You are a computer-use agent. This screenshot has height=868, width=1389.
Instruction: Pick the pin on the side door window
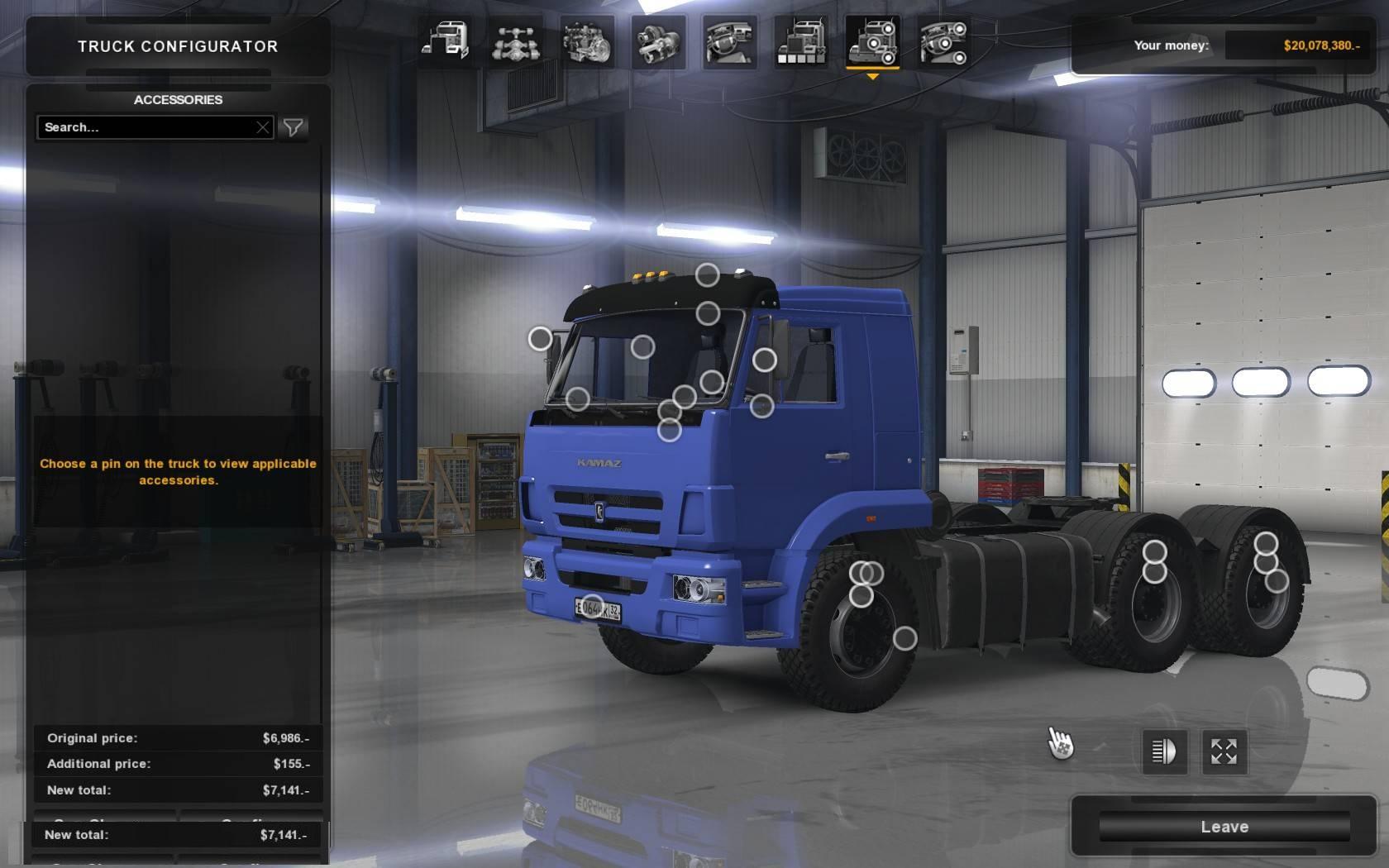[764, 360]
